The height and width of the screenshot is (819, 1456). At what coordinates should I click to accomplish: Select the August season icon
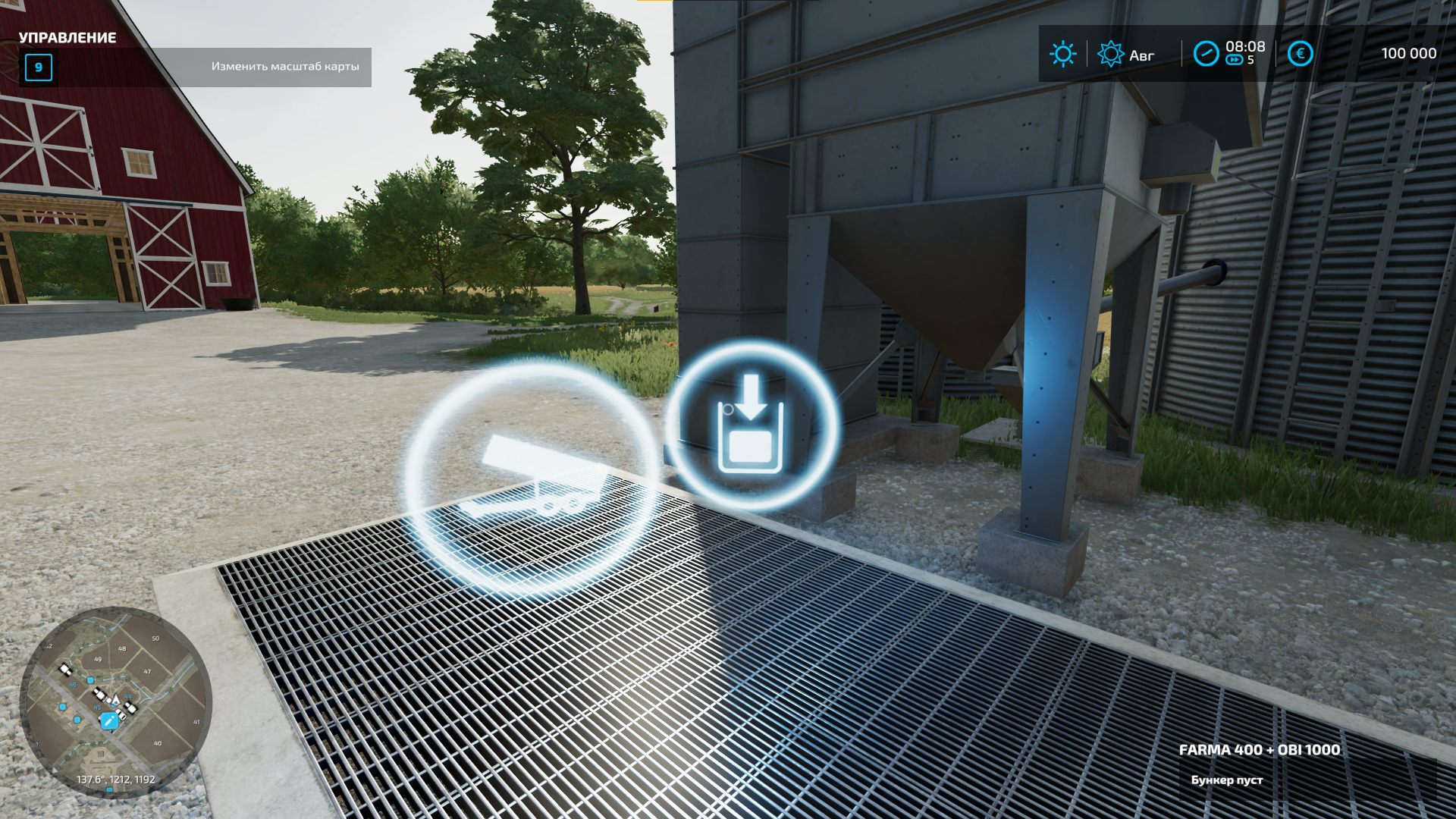pos(1110,54)
